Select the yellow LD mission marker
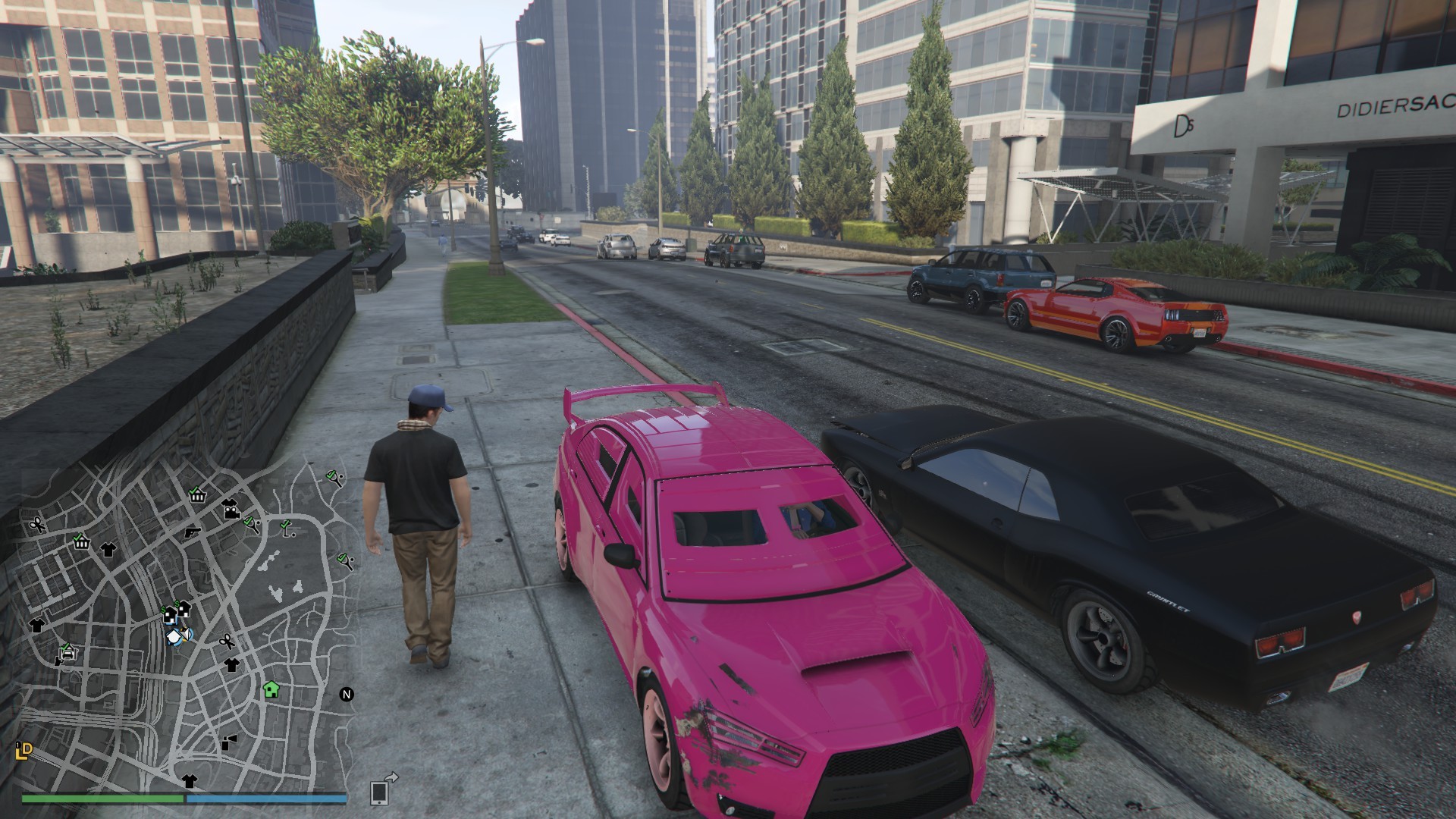This screenshot has width=1456, height=819. [24, 751]
